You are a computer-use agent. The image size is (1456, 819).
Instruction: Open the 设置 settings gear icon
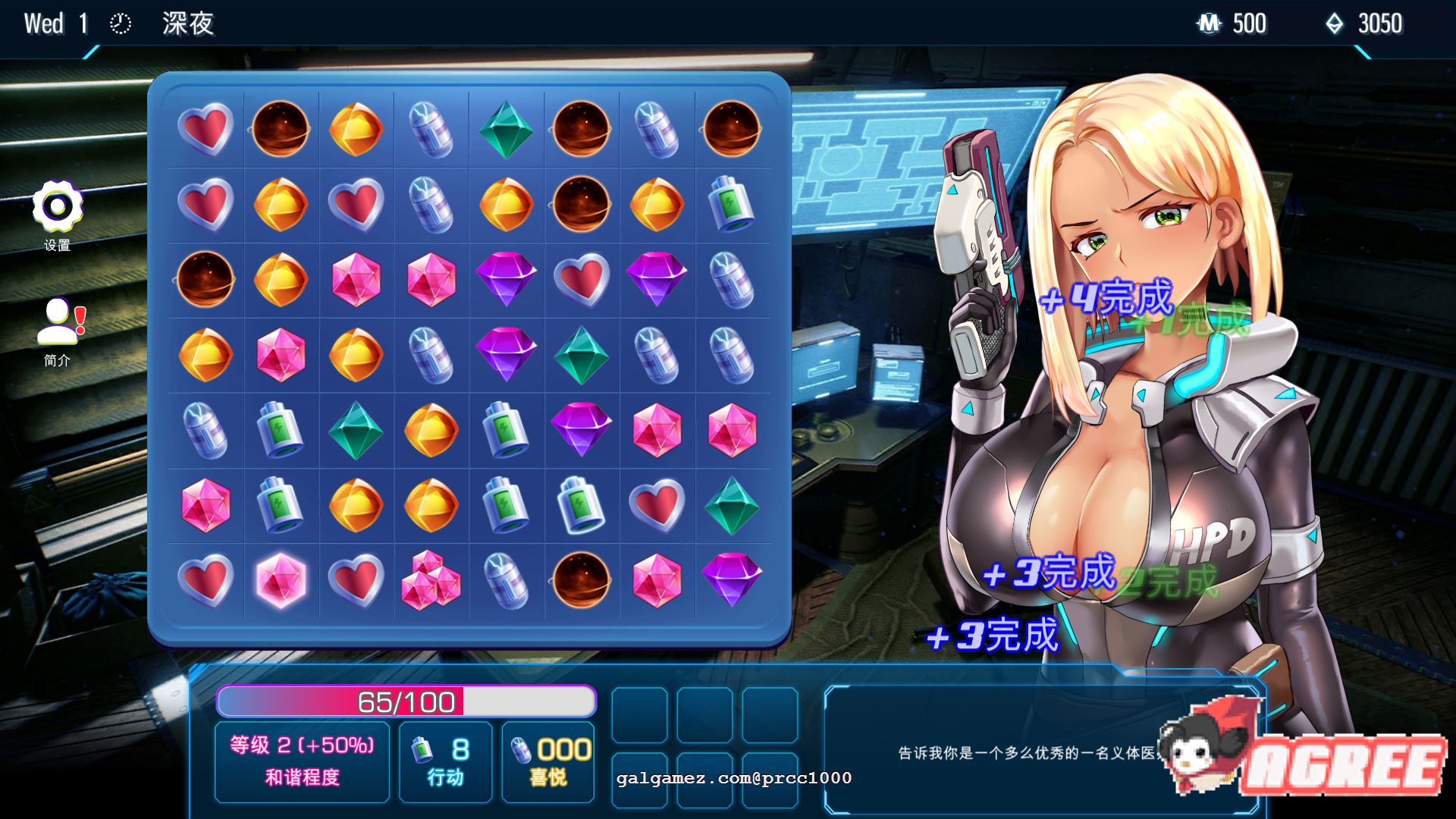click(x=57, y=209)
